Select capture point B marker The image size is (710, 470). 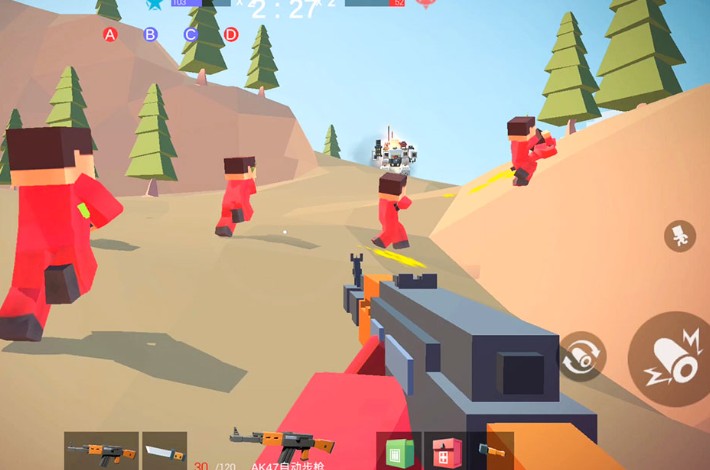coord(150,35)
